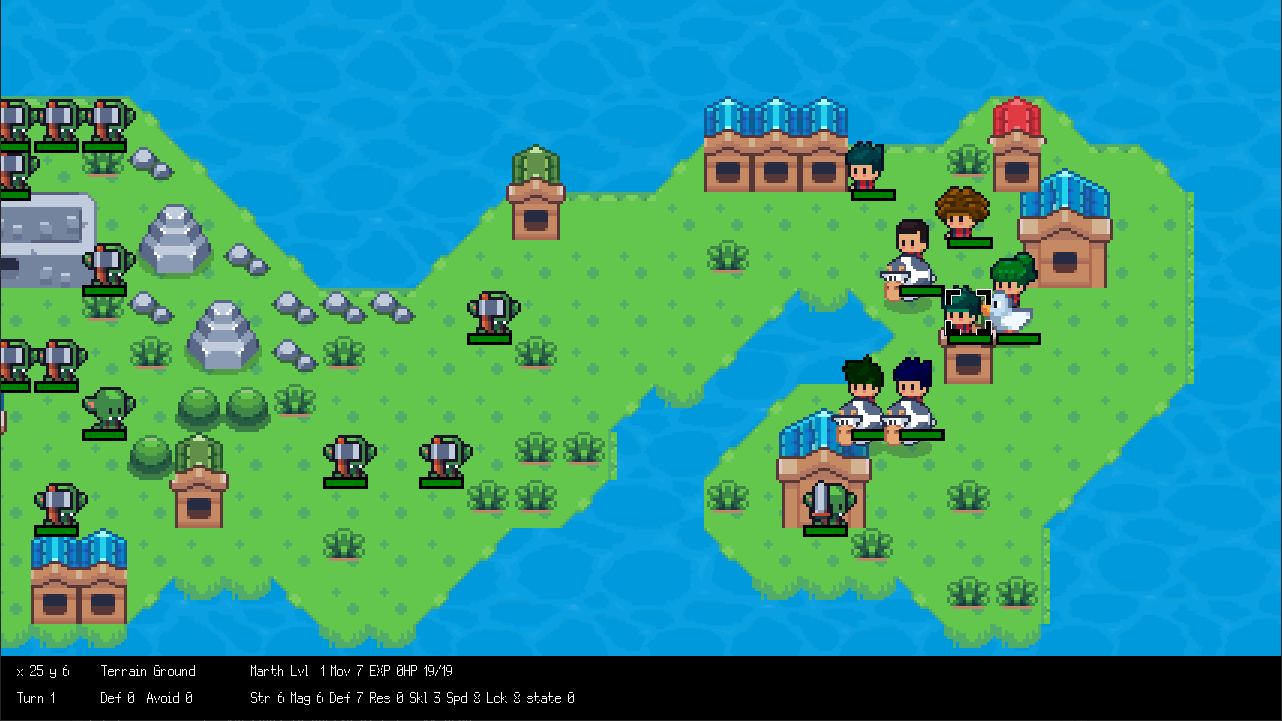Click the Turn 1 counter
The image size is (1282, 721).
(x=35, y=698)
